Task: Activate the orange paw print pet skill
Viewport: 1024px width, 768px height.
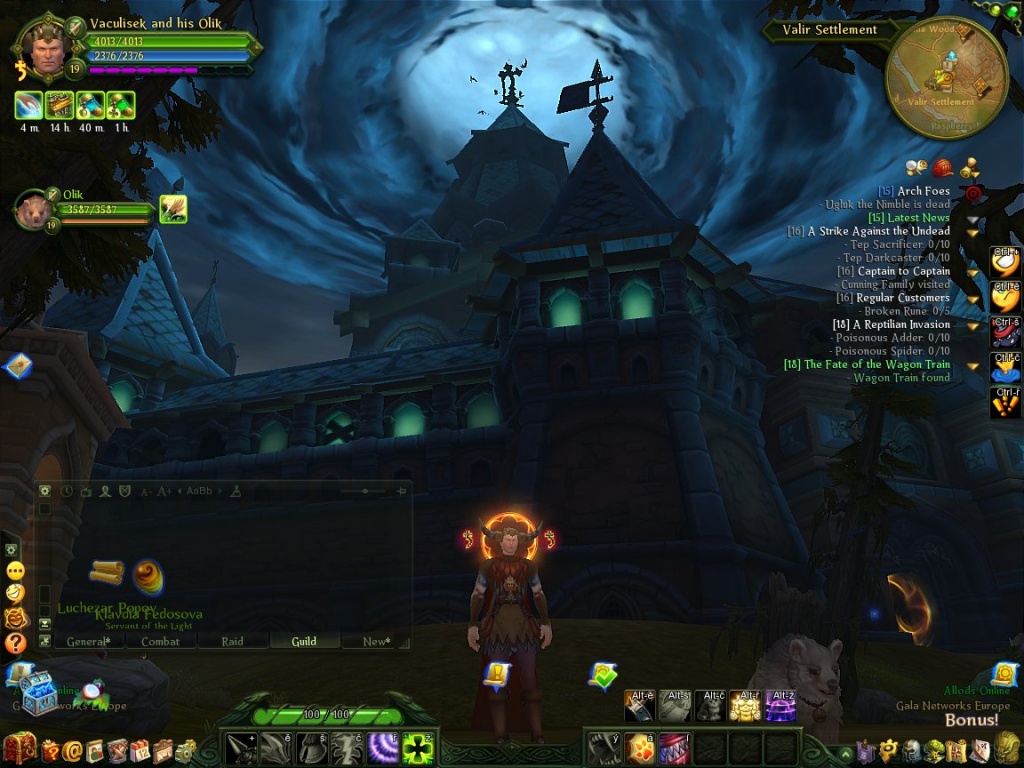Action: point(640,749)
